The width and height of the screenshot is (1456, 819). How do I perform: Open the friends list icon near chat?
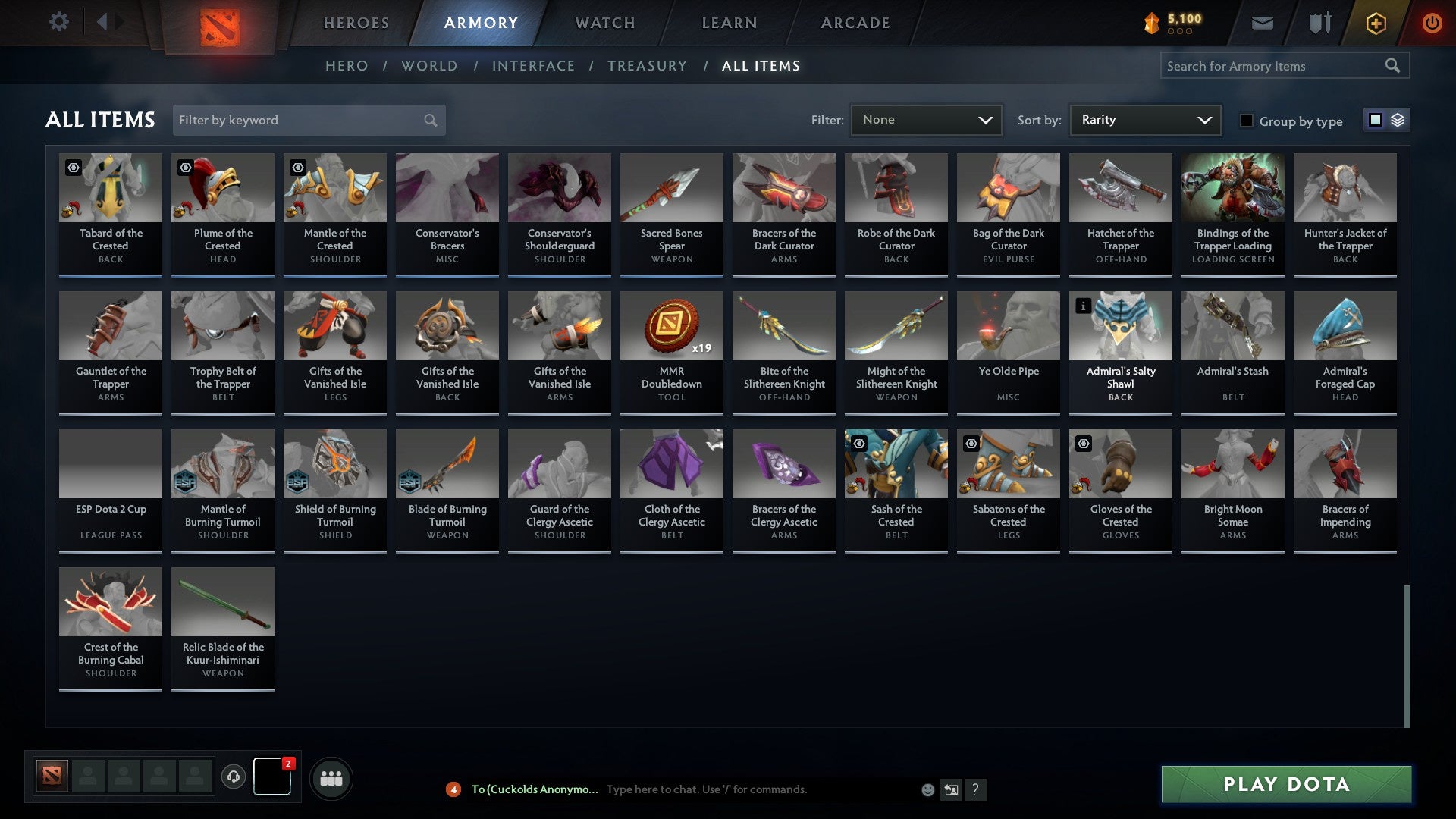(x=331, y=777)
